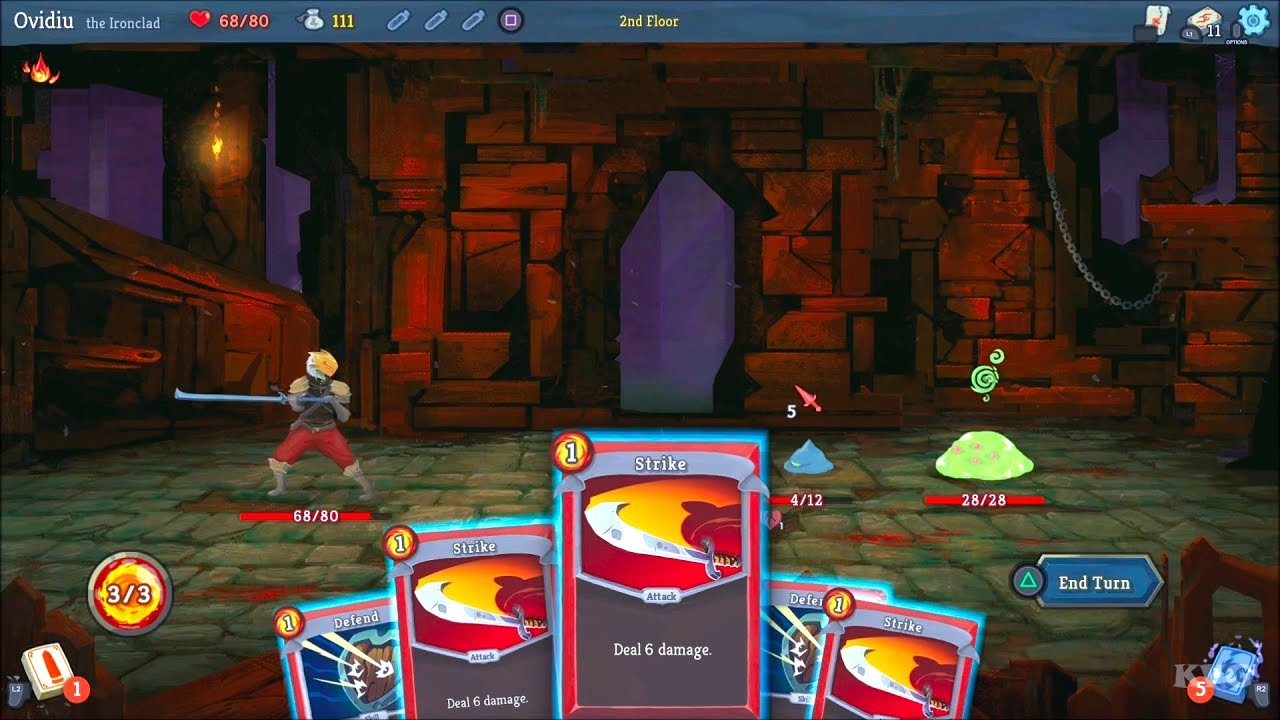This screenshot has width=1280, height=720.
Task: Inspect the first potion slot
Action: [x=397, y=20]
